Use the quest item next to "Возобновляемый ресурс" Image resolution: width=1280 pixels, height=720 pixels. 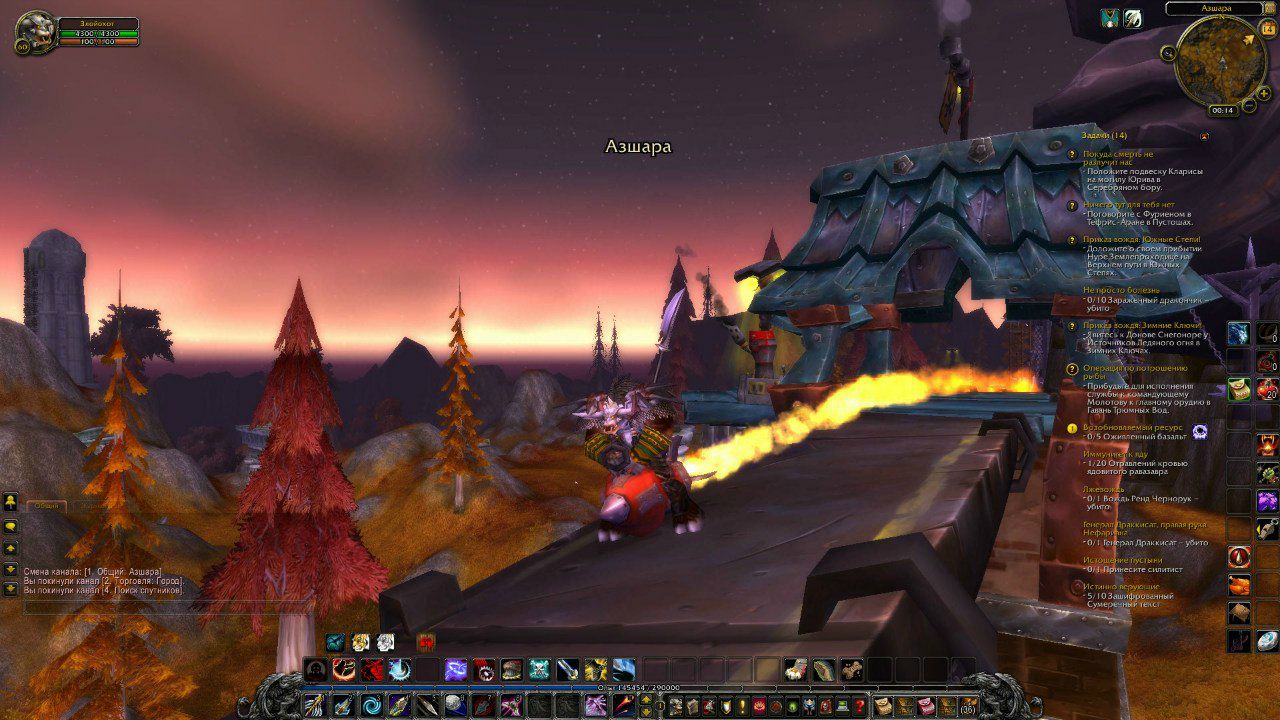(1200, 431)
